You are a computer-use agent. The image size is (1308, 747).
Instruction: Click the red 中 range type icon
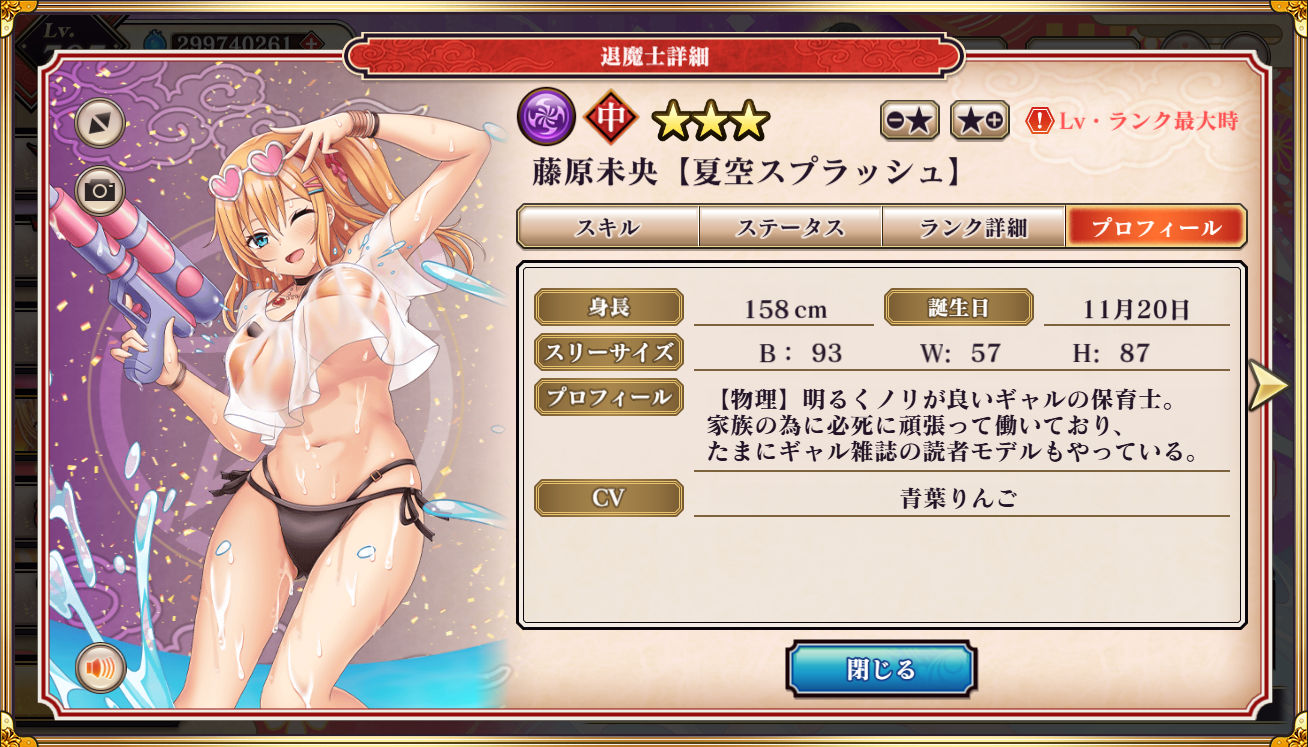611,117
